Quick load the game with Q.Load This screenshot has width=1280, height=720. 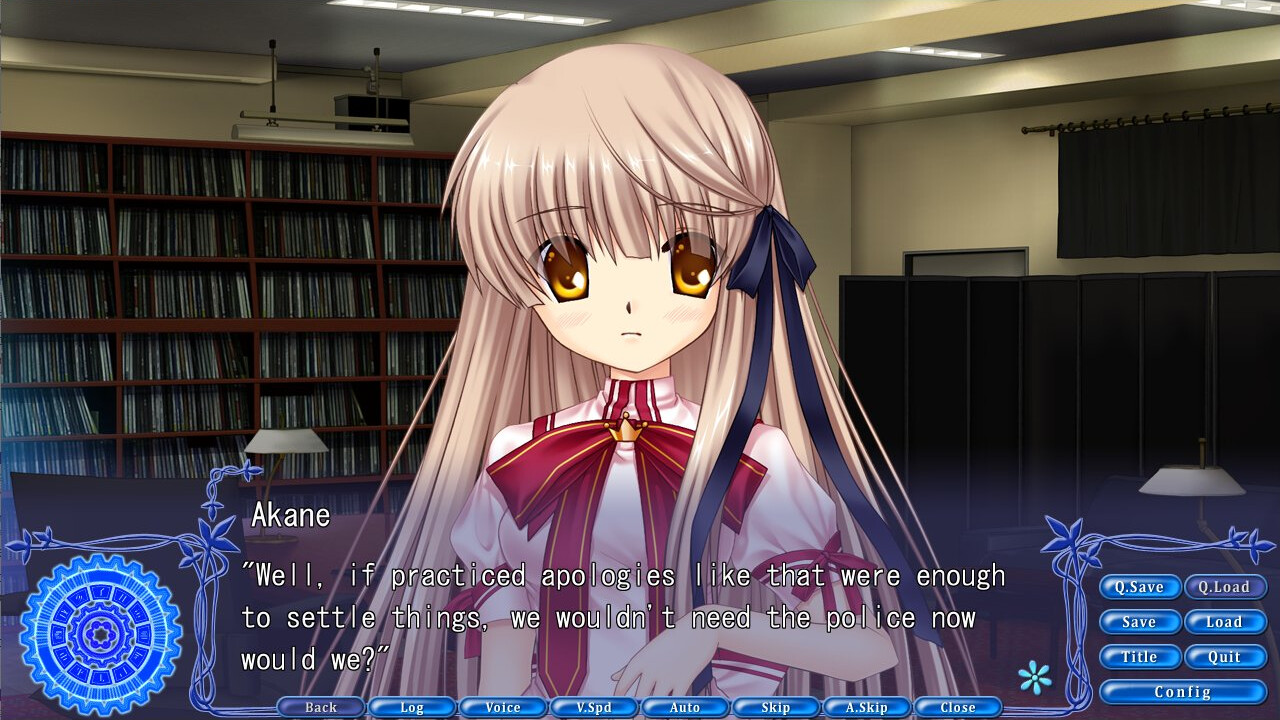(x=1225, y=587)
